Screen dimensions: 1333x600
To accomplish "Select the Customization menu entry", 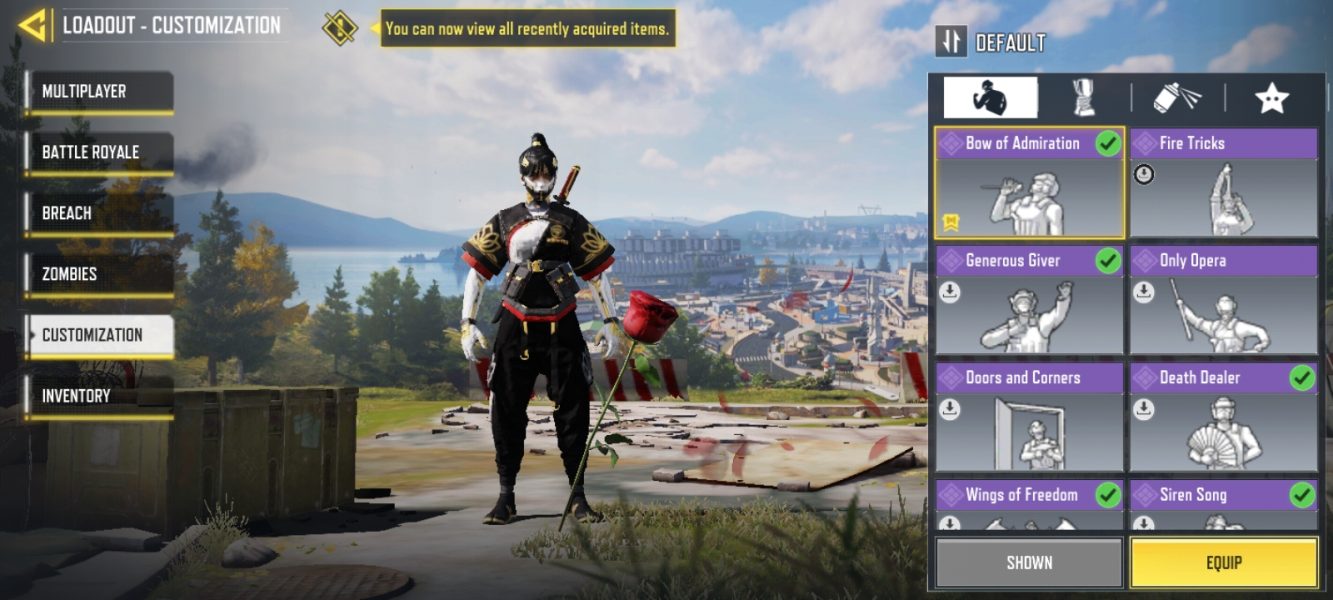I will click(x=99, y=336).
